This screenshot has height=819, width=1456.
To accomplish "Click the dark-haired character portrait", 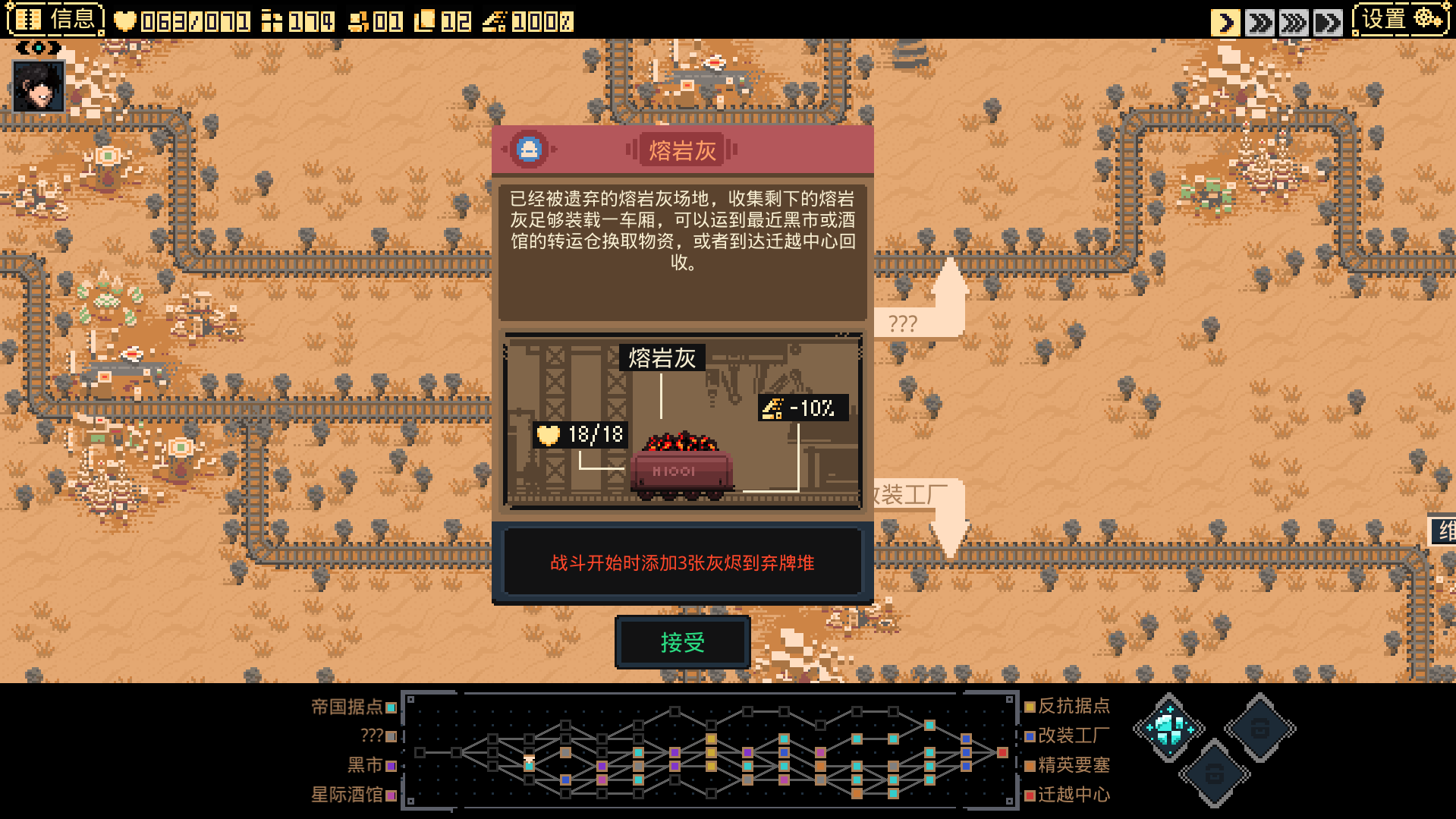I will [39, 87].
